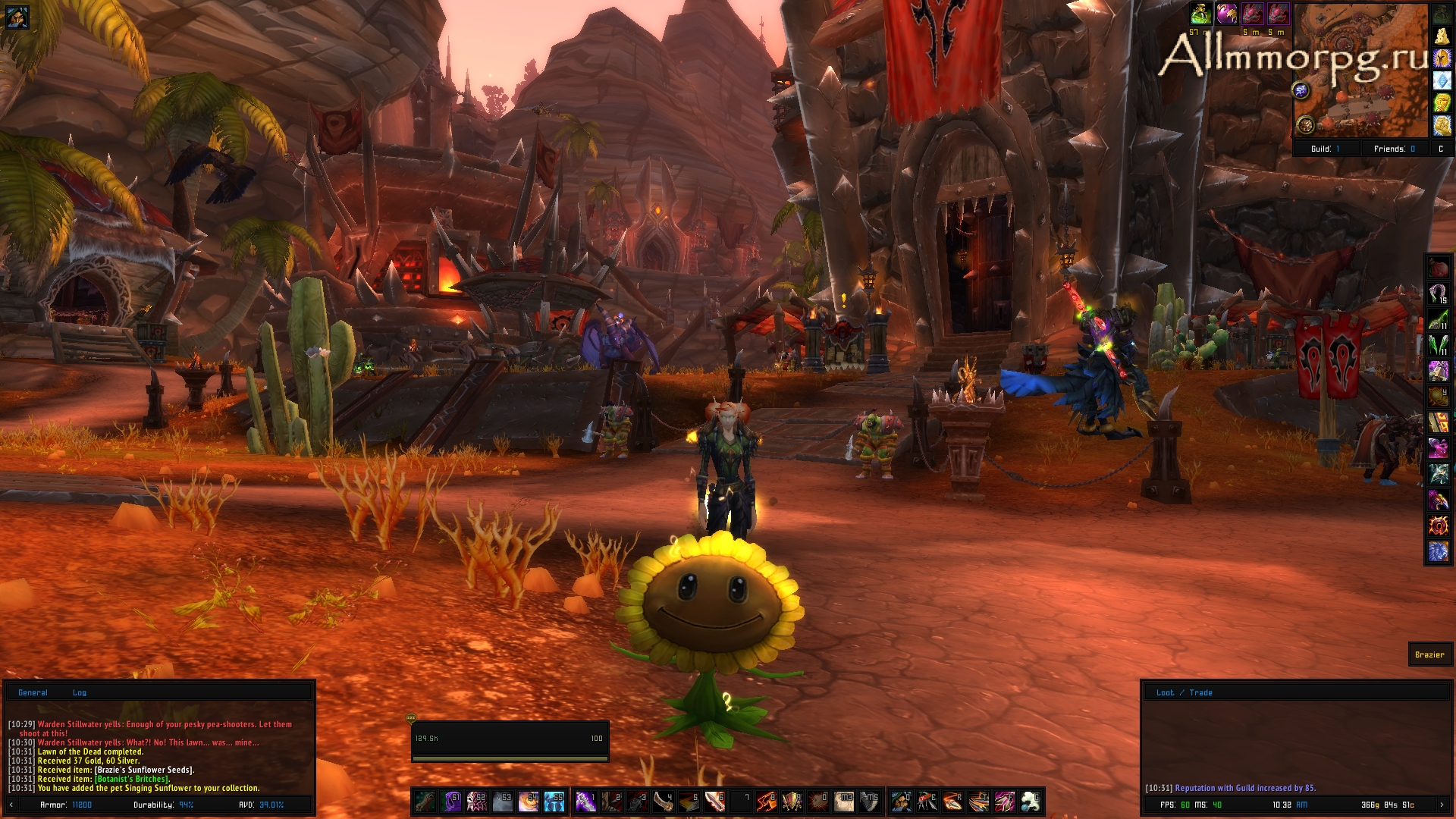
Task: Click the 10:32 AM clock datatext
Action: coord(1290,805)
